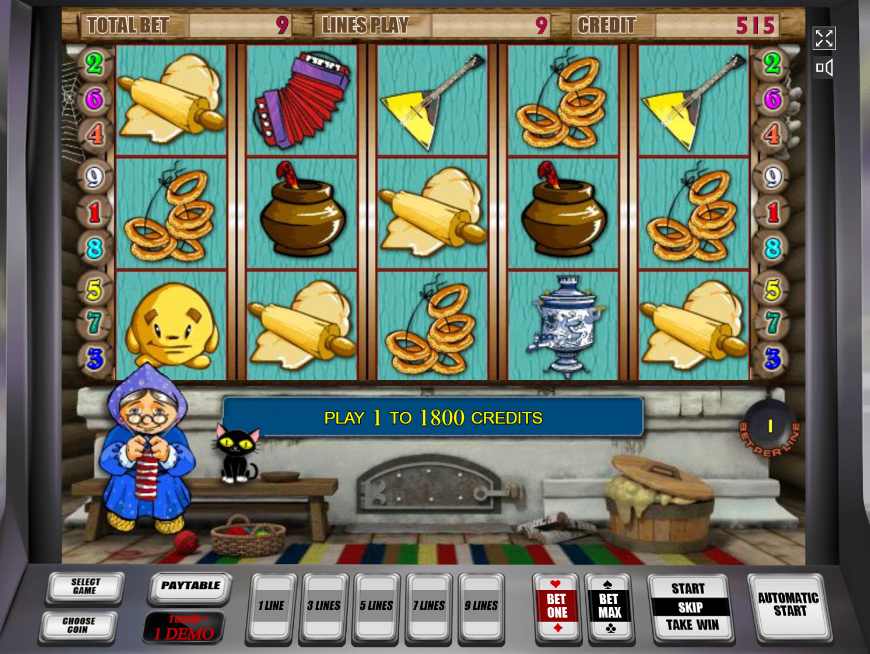
Task: Click the Choose Coin button
Action: [x=78, y=627]
